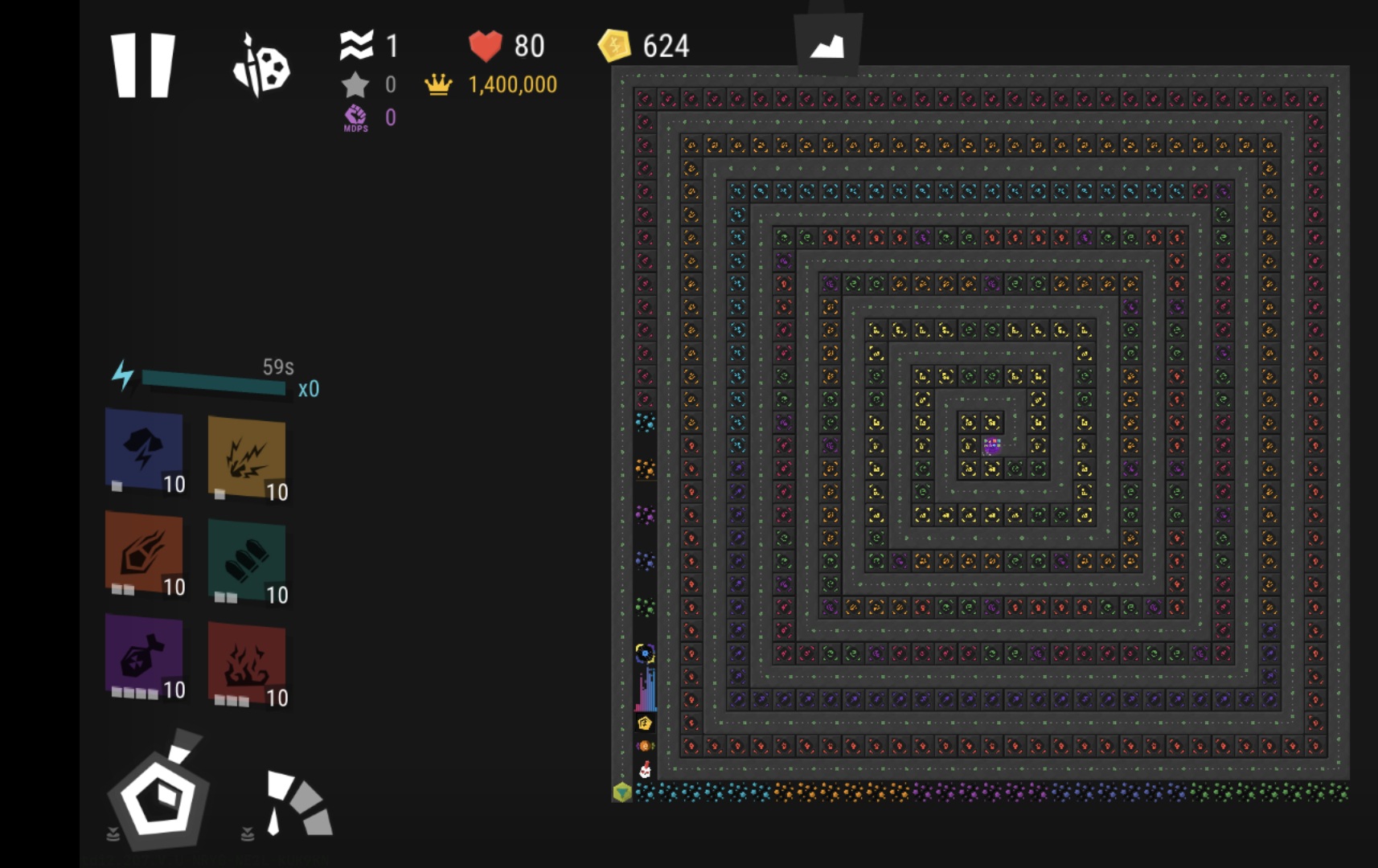Screen dimensions: 1378x868
Task: Open the modifier fan icon button
Action: (297, 803)
